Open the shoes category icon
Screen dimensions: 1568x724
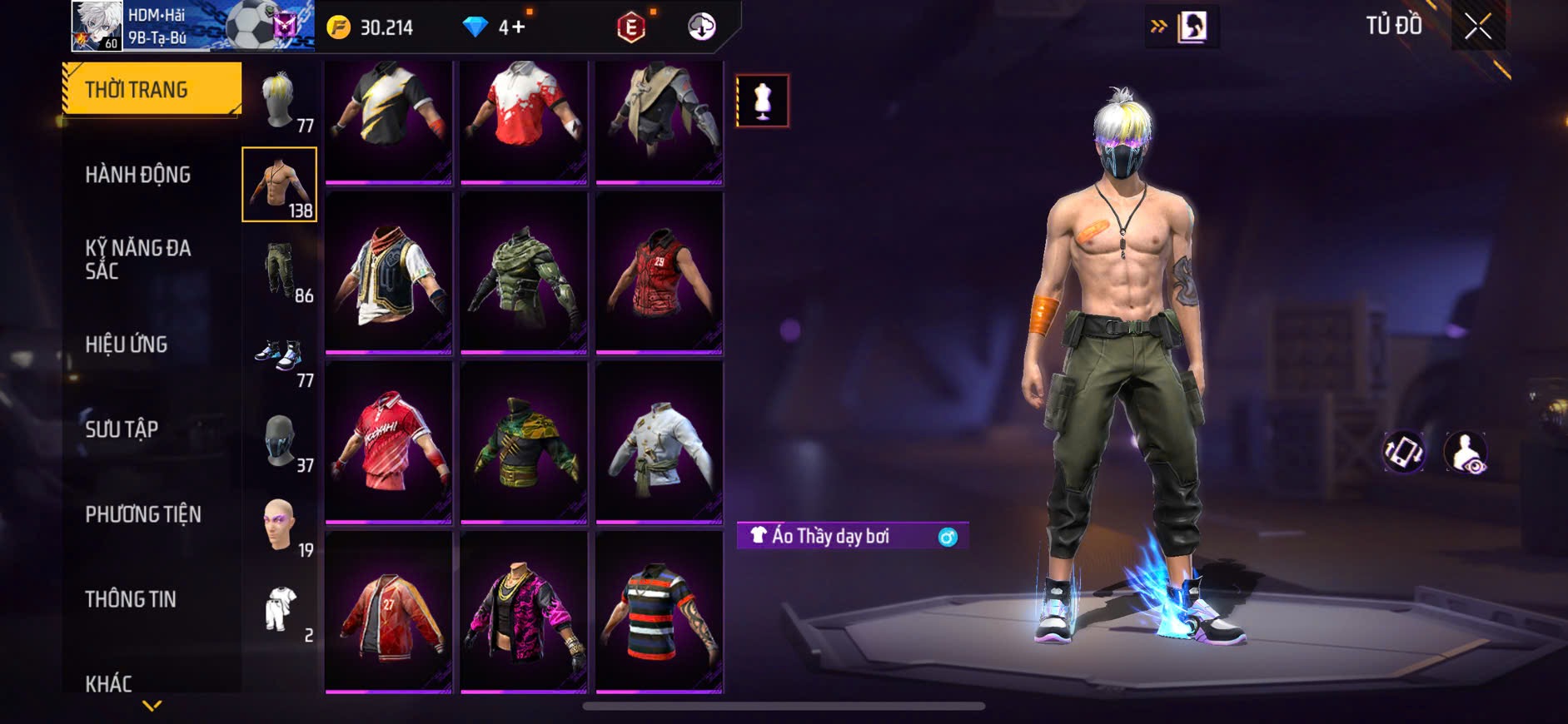280,356
